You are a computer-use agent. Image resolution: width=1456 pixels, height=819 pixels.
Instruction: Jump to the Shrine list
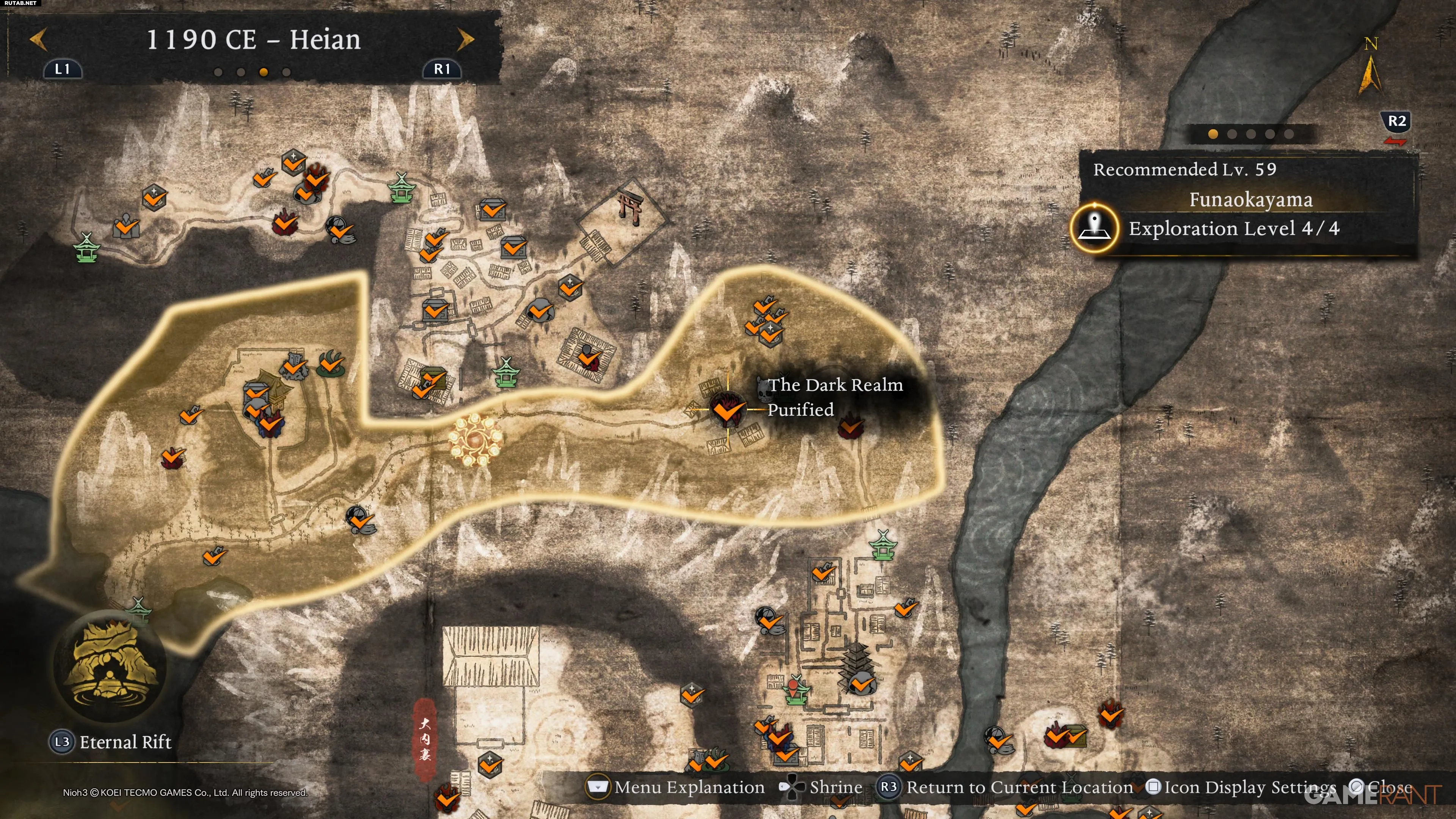point(821,788)
